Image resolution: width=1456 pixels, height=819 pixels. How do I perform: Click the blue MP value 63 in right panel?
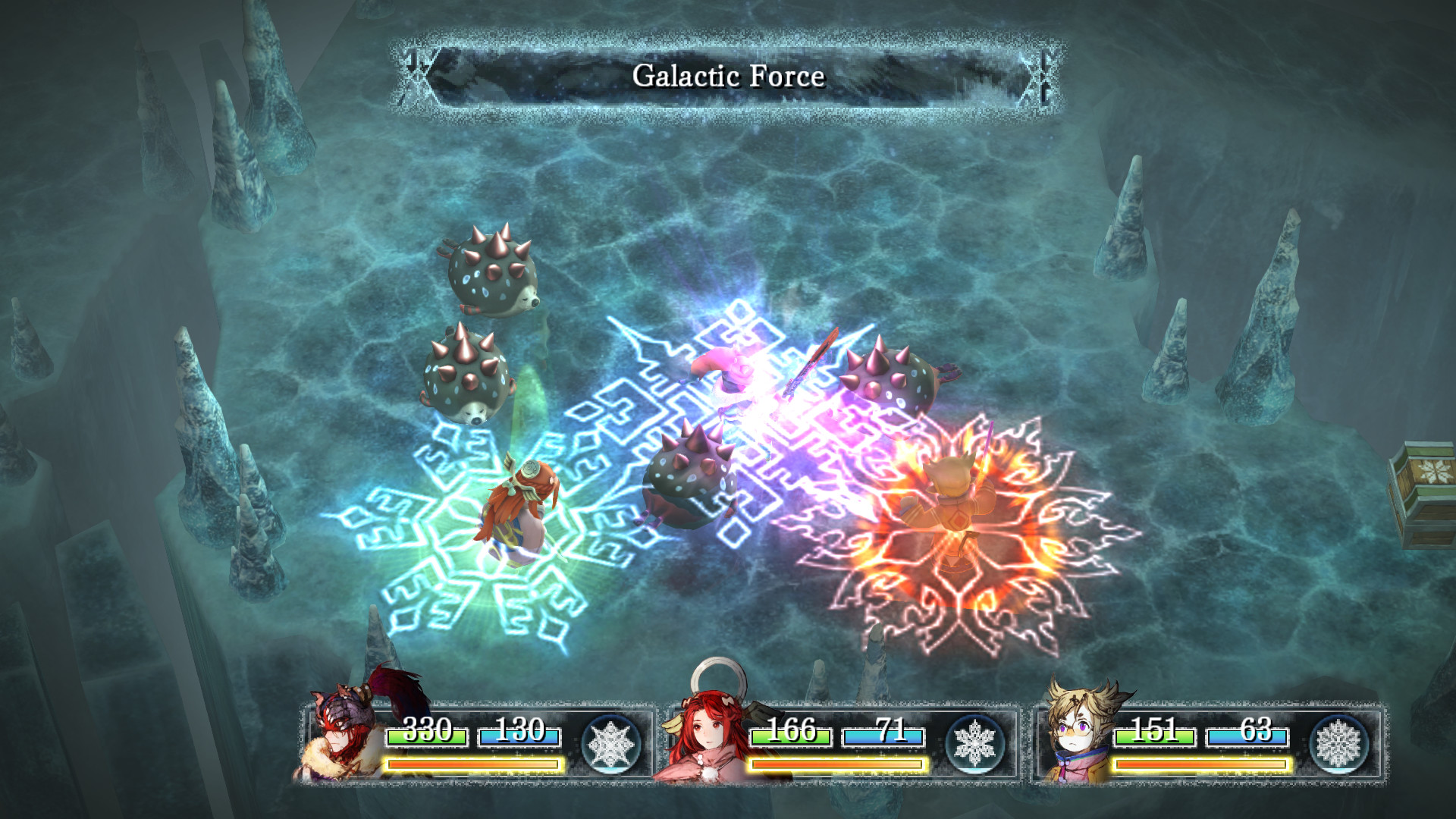(1254, 733)
